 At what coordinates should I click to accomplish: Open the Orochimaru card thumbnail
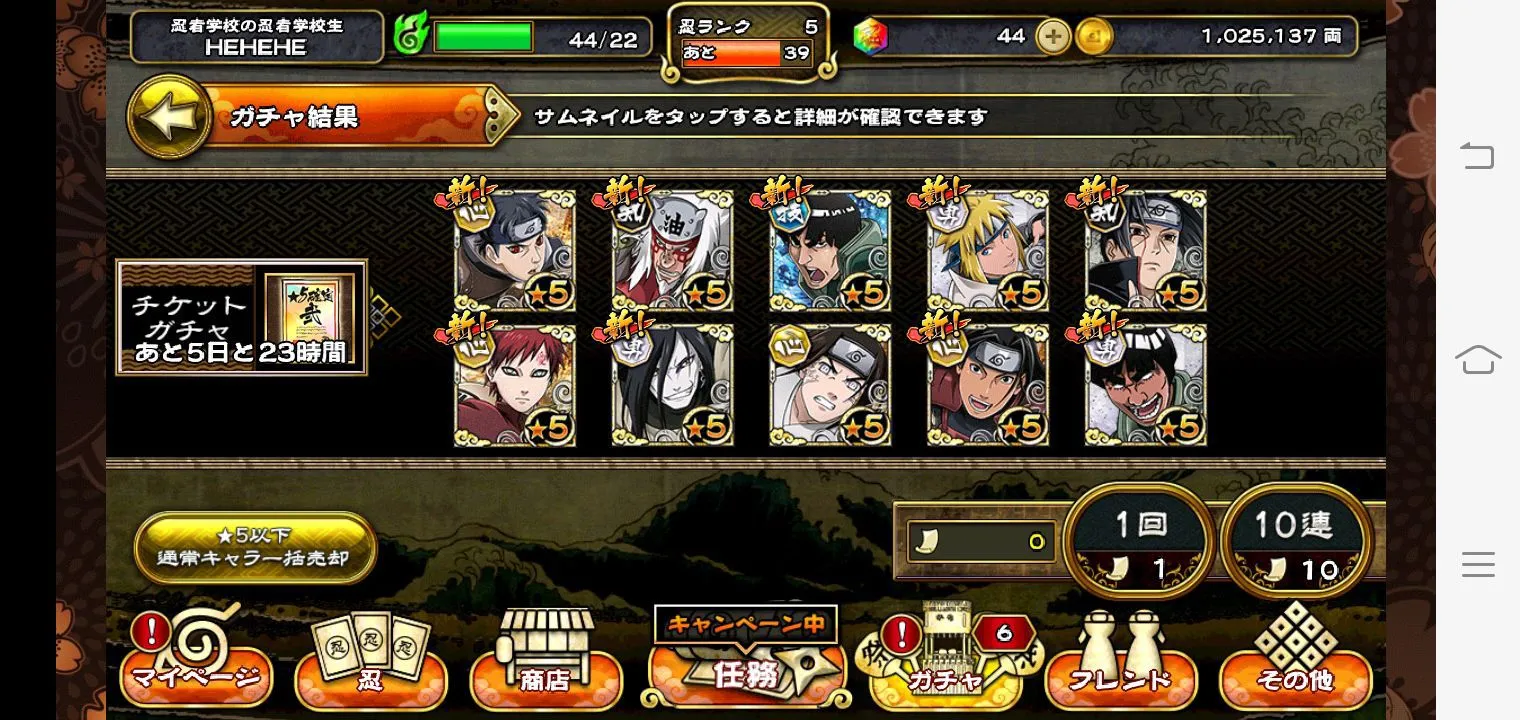click(x=672, y=385)
